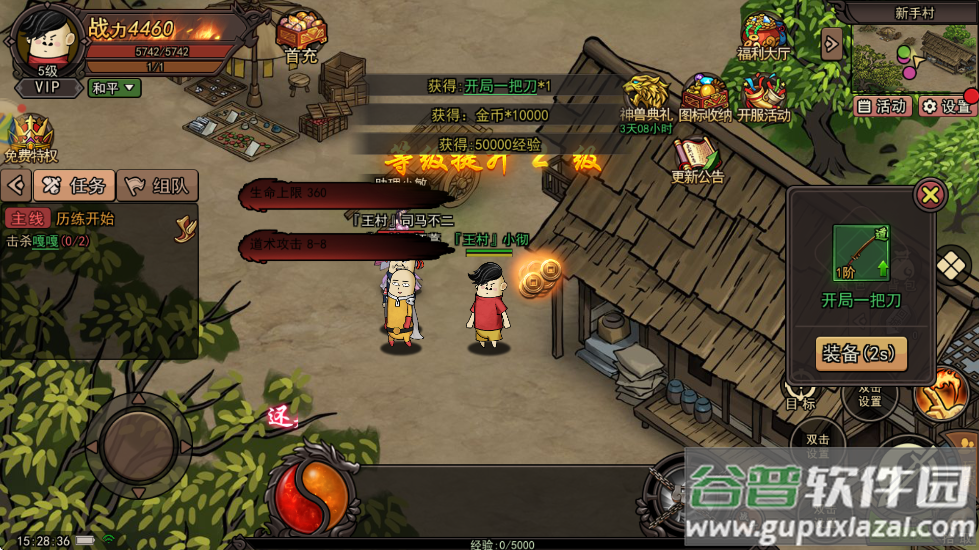The height and width of the screenshot is (550, 979).
Task: Read the 更新公告 update notice
Action: (x=699, y=158)
